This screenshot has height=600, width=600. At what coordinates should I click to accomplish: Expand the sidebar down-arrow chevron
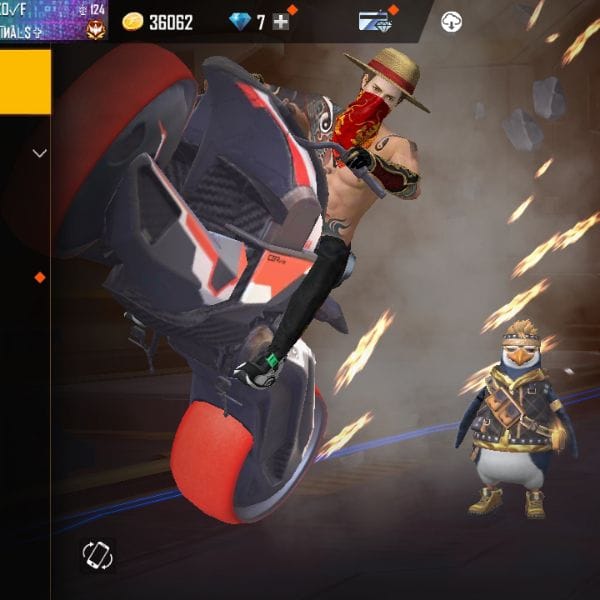[x=40, y=154]
